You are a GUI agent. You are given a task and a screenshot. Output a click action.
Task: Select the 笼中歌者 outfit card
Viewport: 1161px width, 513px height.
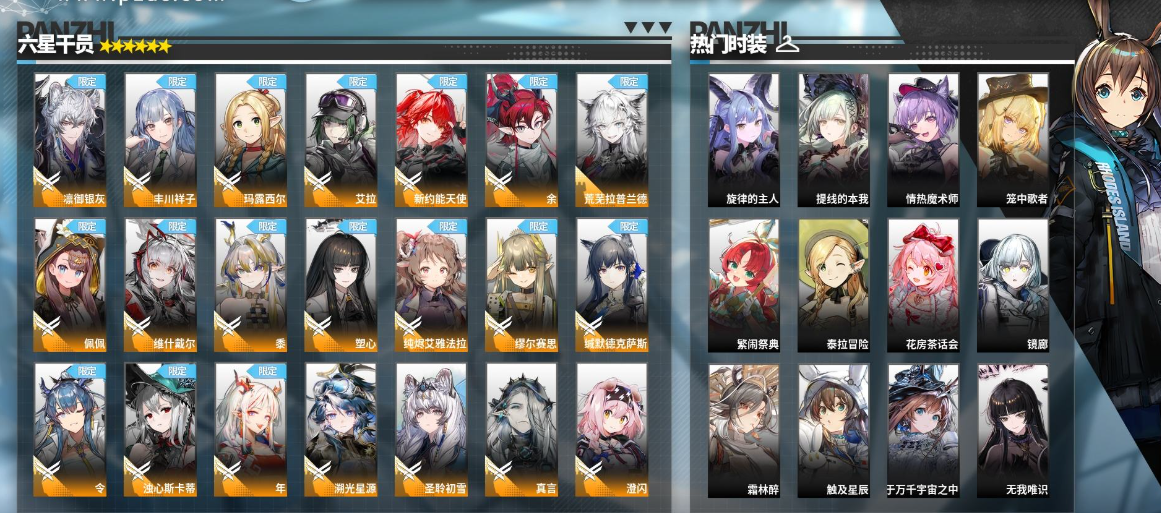(x=1013, y=139)
